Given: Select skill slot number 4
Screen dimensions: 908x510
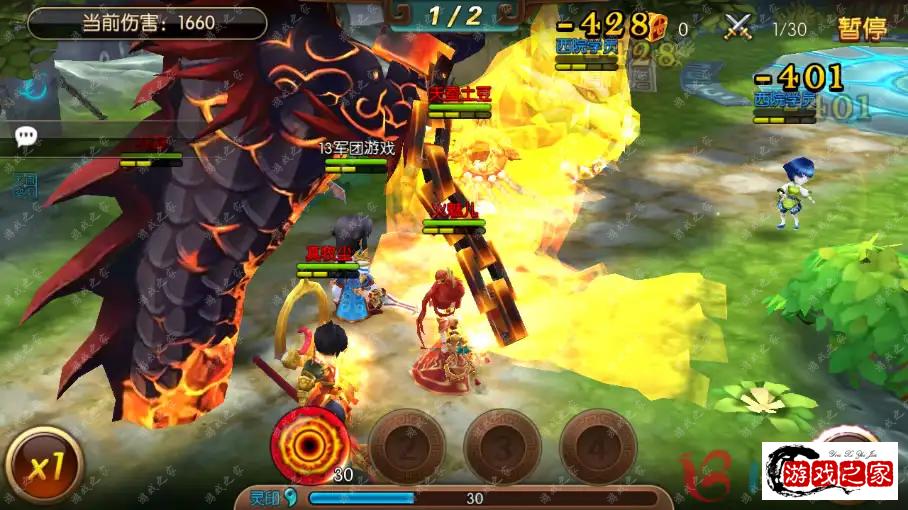Looking at the screenshot, I should [597, 446].
